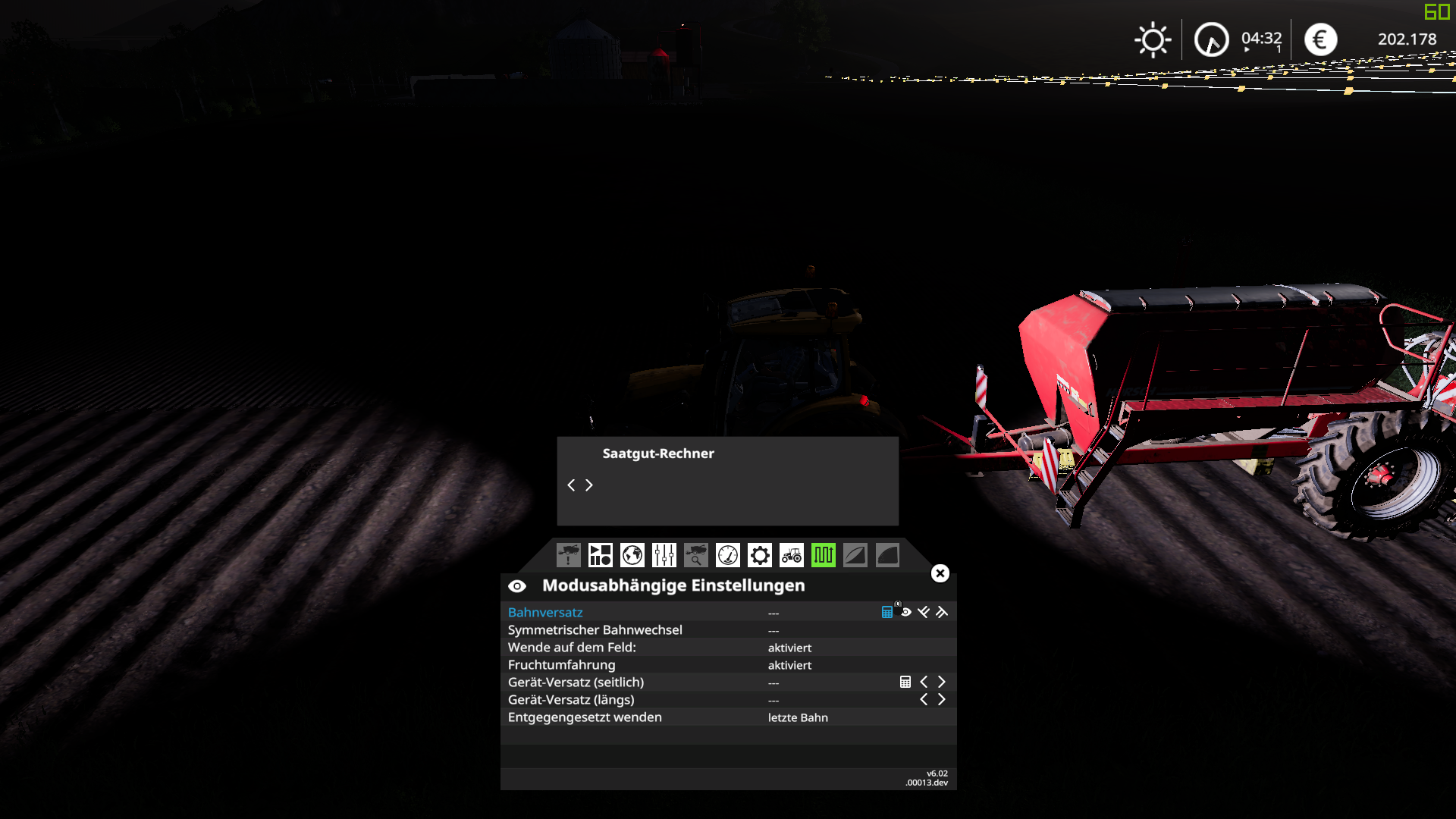Click the left arrow under Saatgut-Rechner
Viewport: 1456px width, 819px height.
tap(572, 485)
